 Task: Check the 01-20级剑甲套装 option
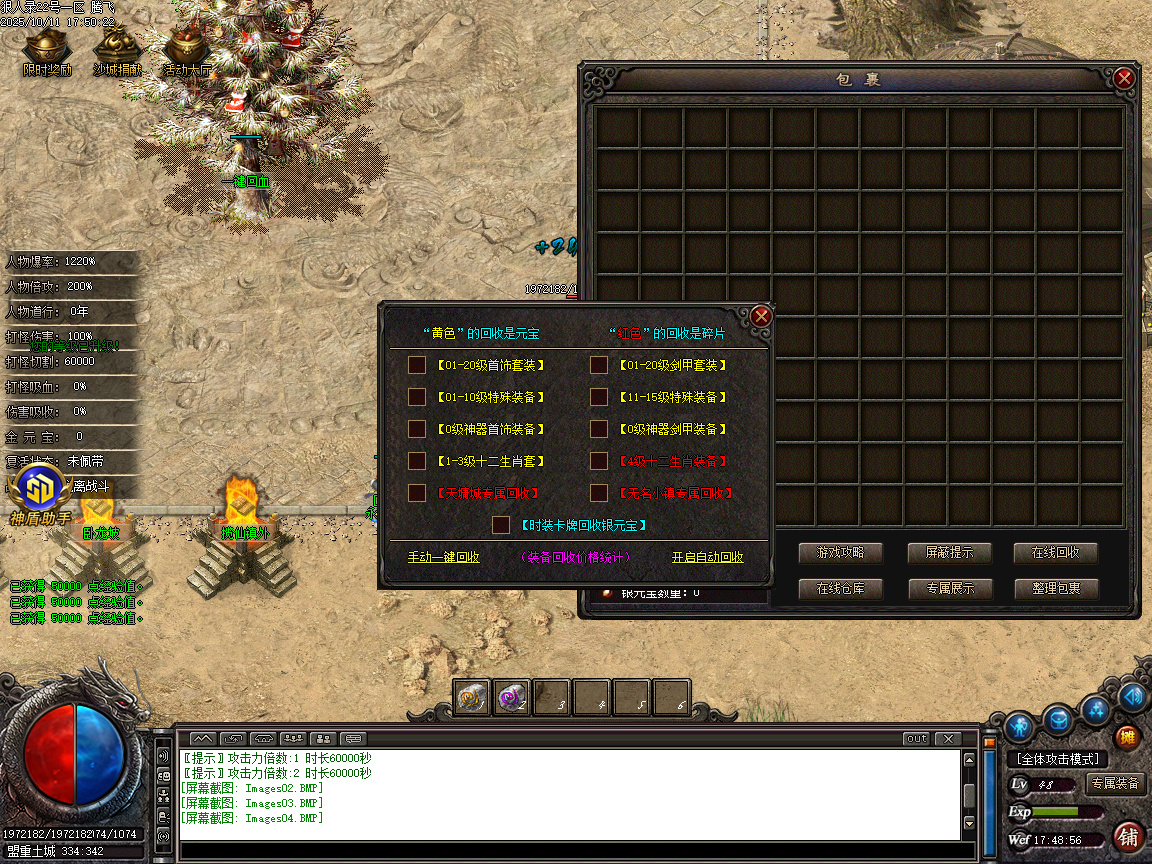pos(599,365)
